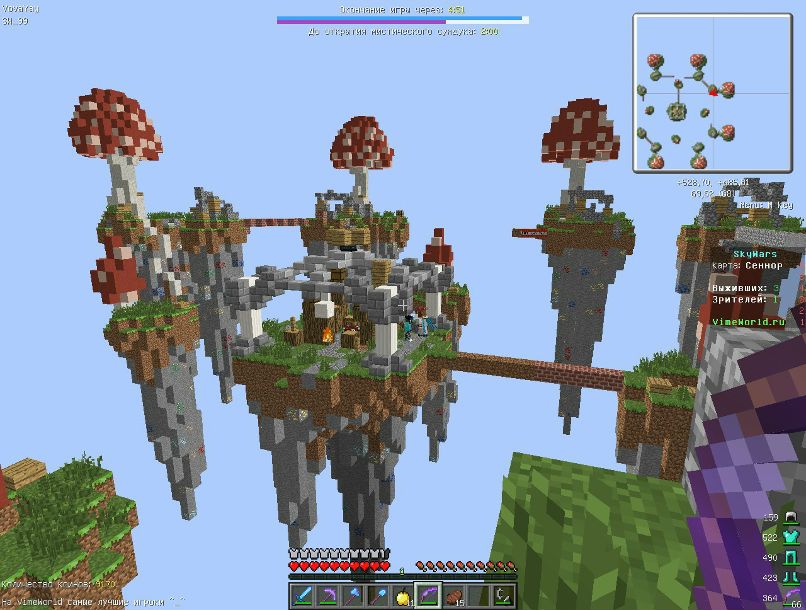Click the iron helmet armor icon
This screenshot has width=806, height=610.
tap(790, 518)
